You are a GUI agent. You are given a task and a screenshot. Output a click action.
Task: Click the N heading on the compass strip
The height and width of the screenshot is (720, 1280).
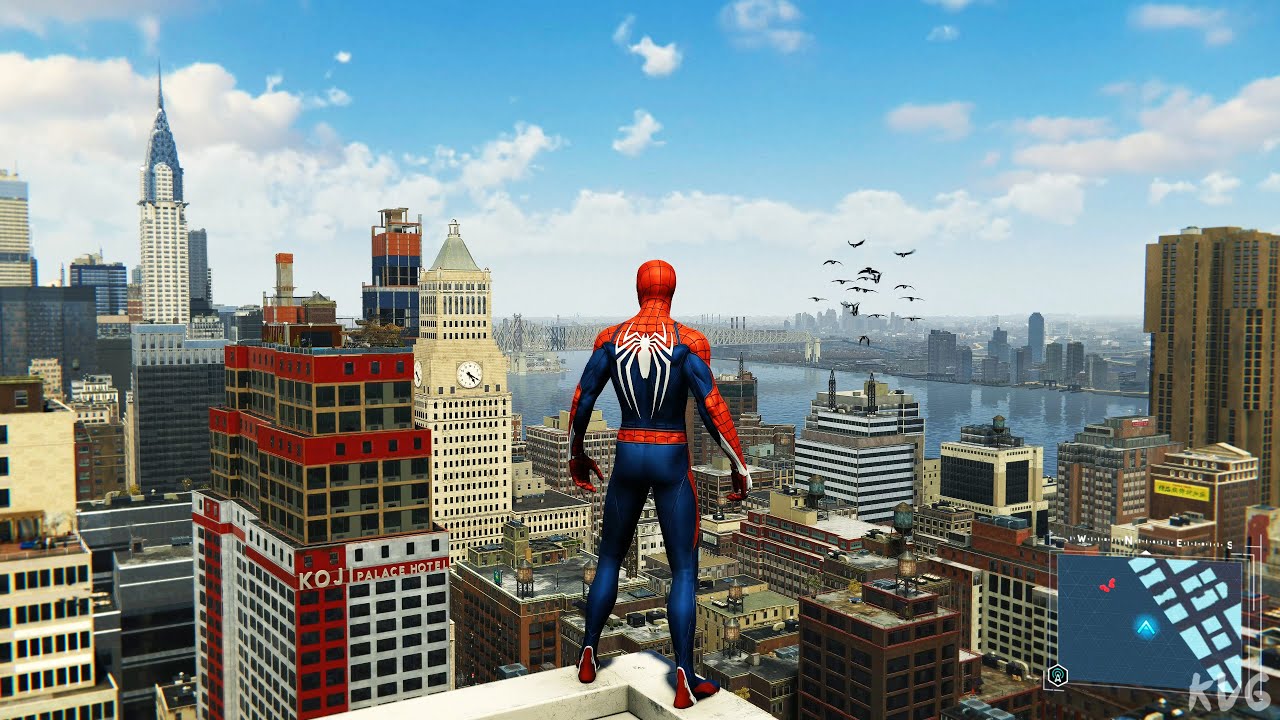click(1129, 541)
